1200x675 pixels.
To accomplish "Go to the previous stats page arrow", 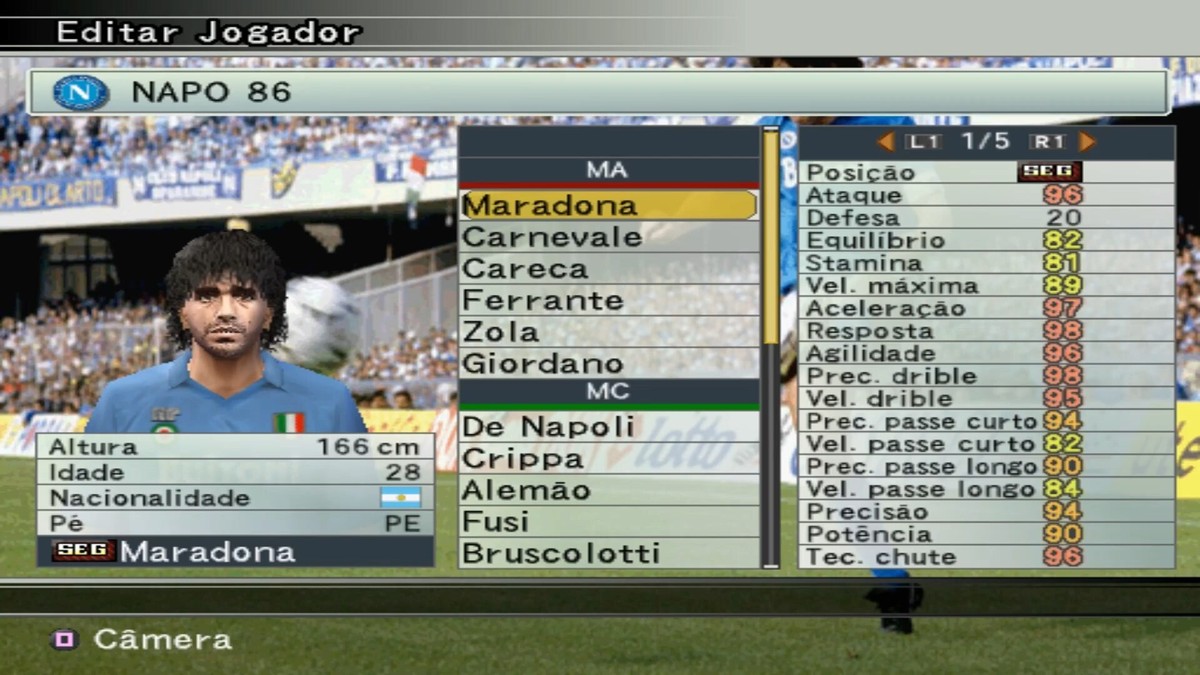I will [x=885, y=142].
